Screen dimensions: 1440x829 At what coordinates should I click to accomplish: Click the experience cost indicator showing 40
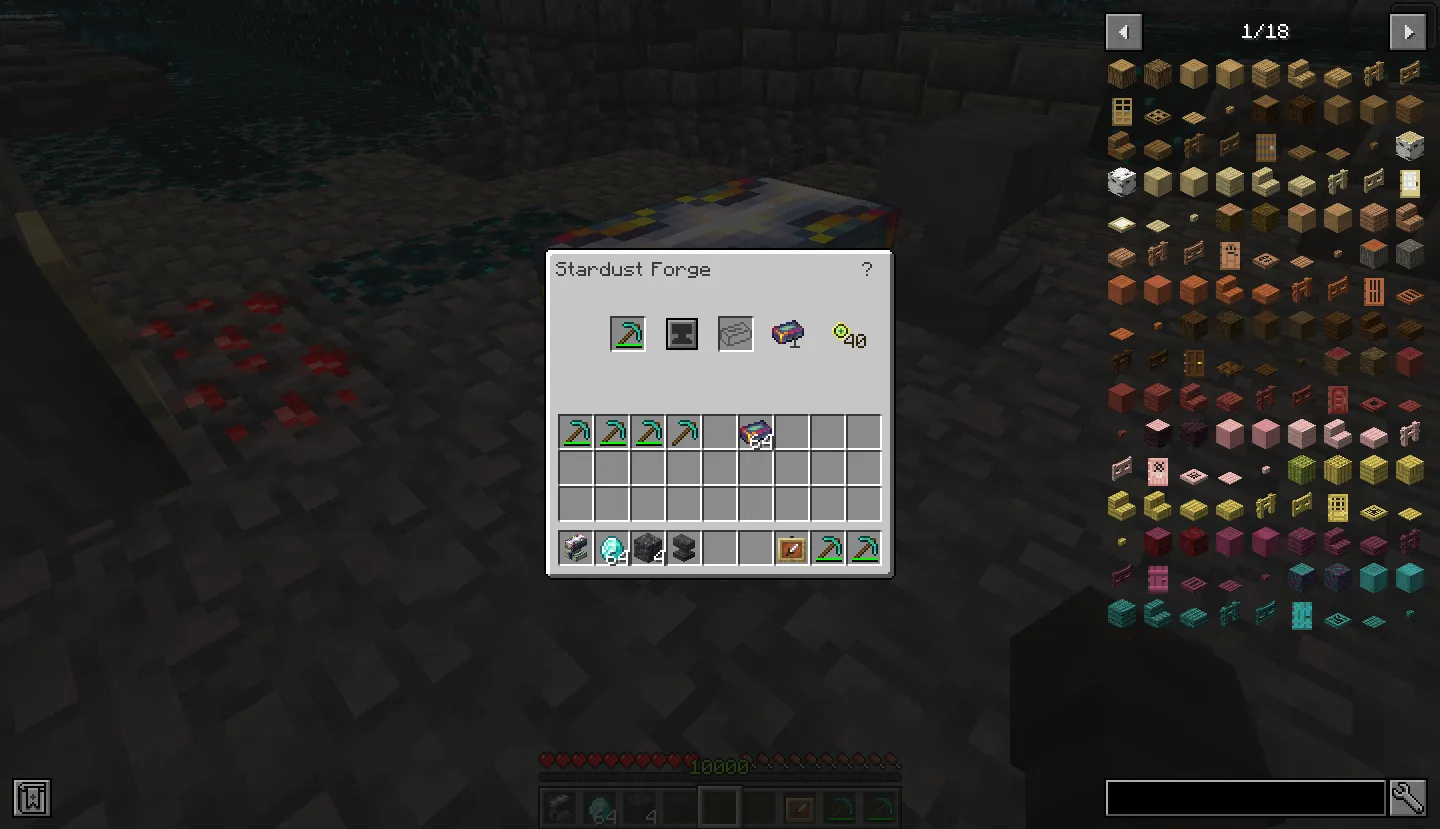point(849,336)
